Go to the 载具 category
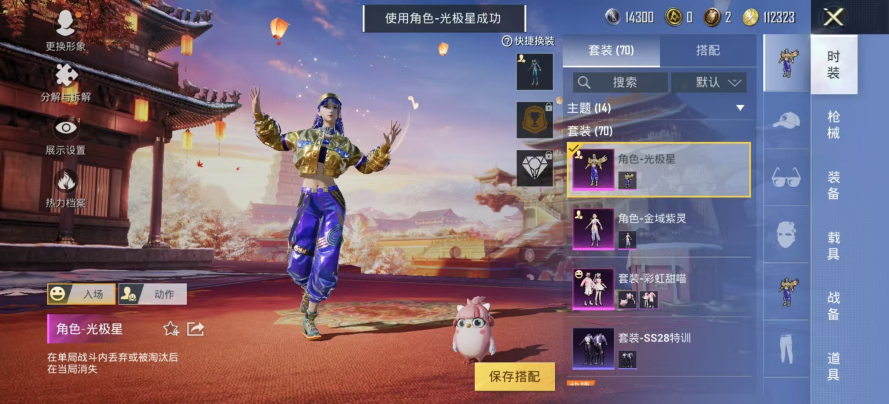Viewport: 889px width, 404px height. point(833,246)
